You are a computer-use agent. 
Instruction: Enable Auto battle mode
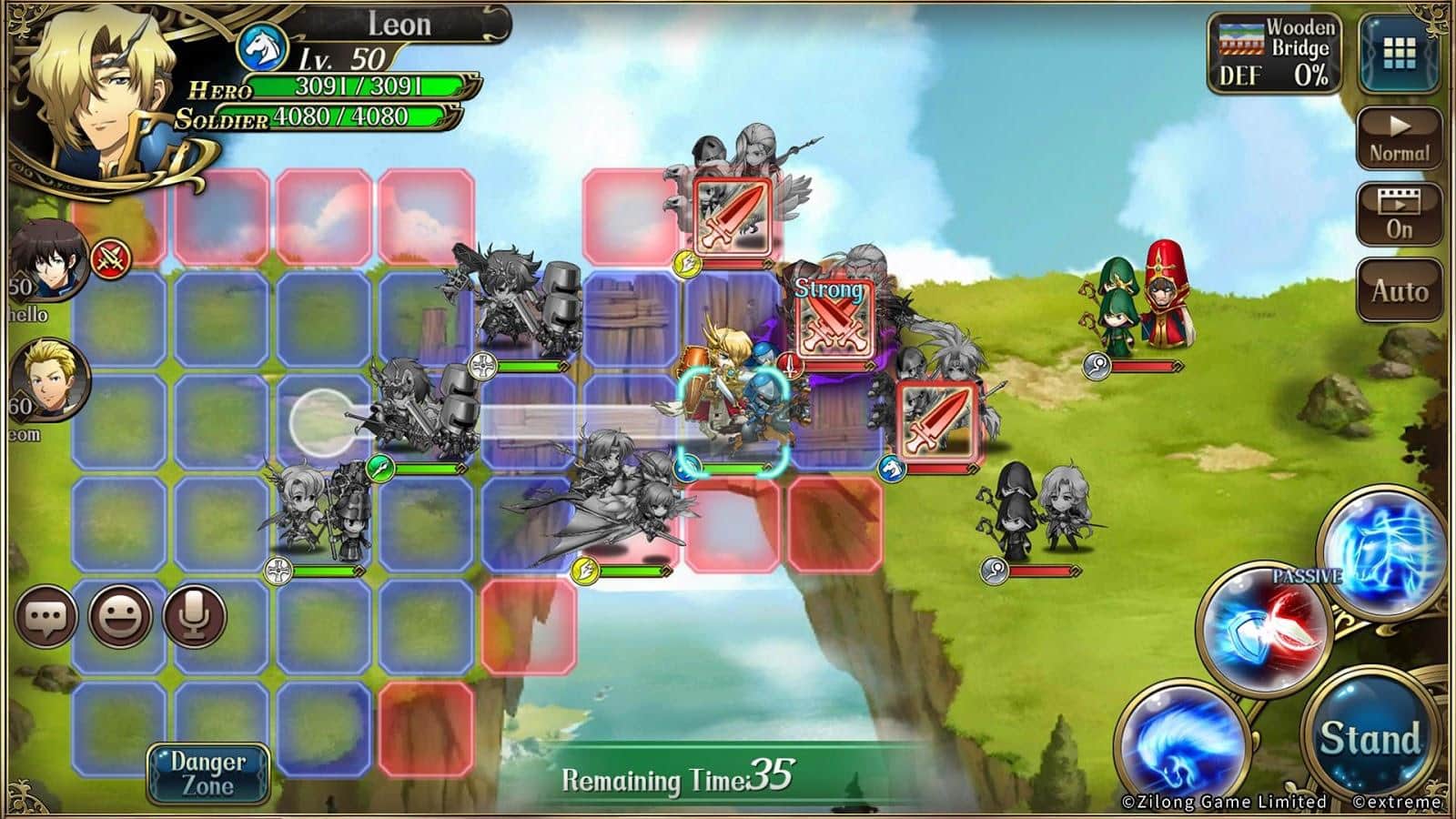[x=1400, y=291]
